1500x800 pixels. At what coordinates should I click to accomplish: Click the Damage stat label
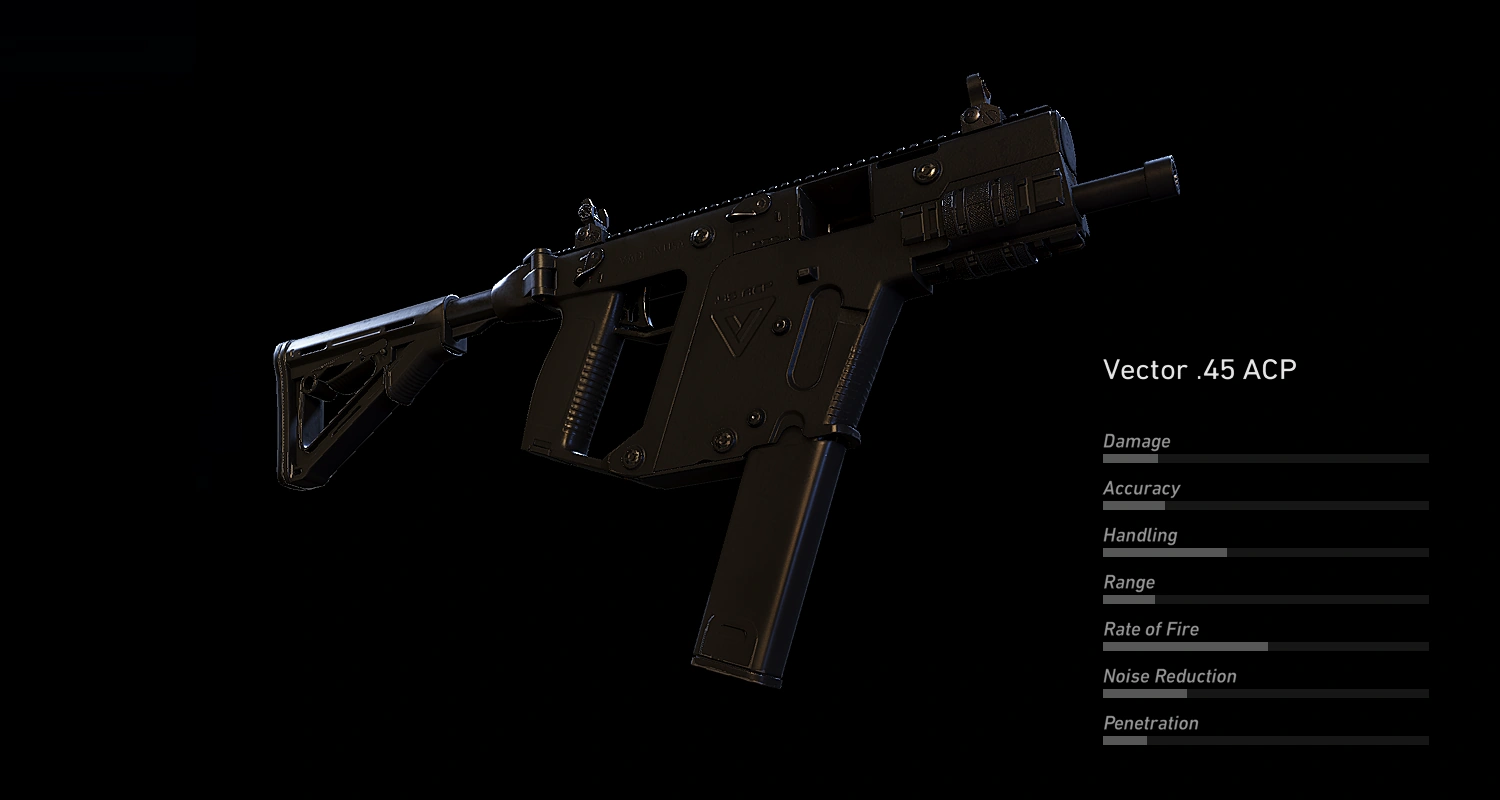1136,441
